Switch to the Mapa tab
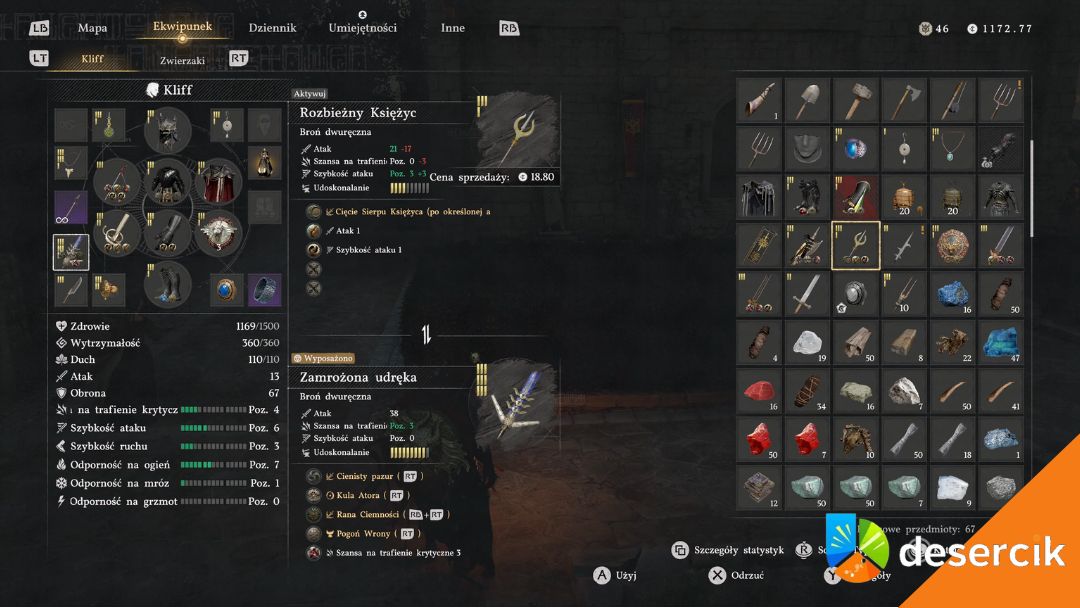The width and height of the screenshot is (1080, 608). pos(92,28)
